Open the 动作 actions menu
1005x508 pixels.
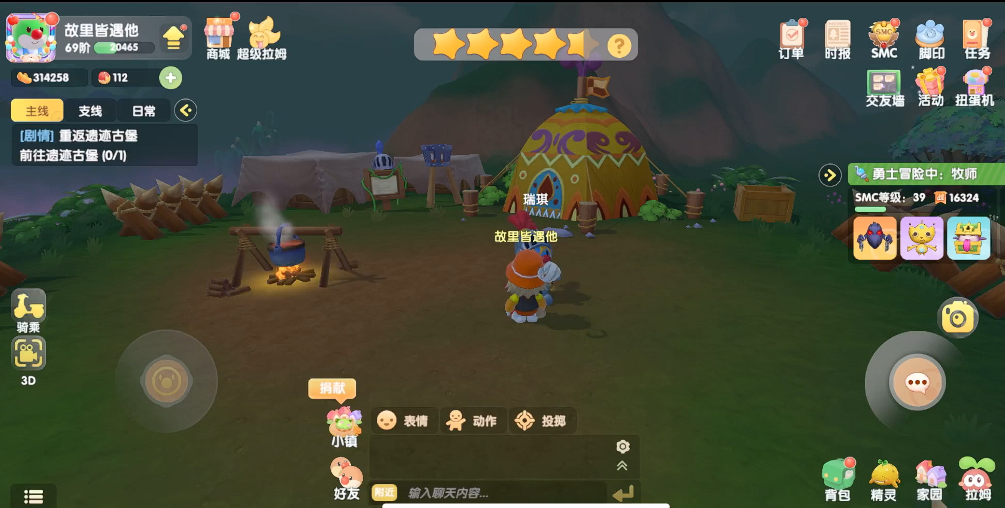[472, 421]
